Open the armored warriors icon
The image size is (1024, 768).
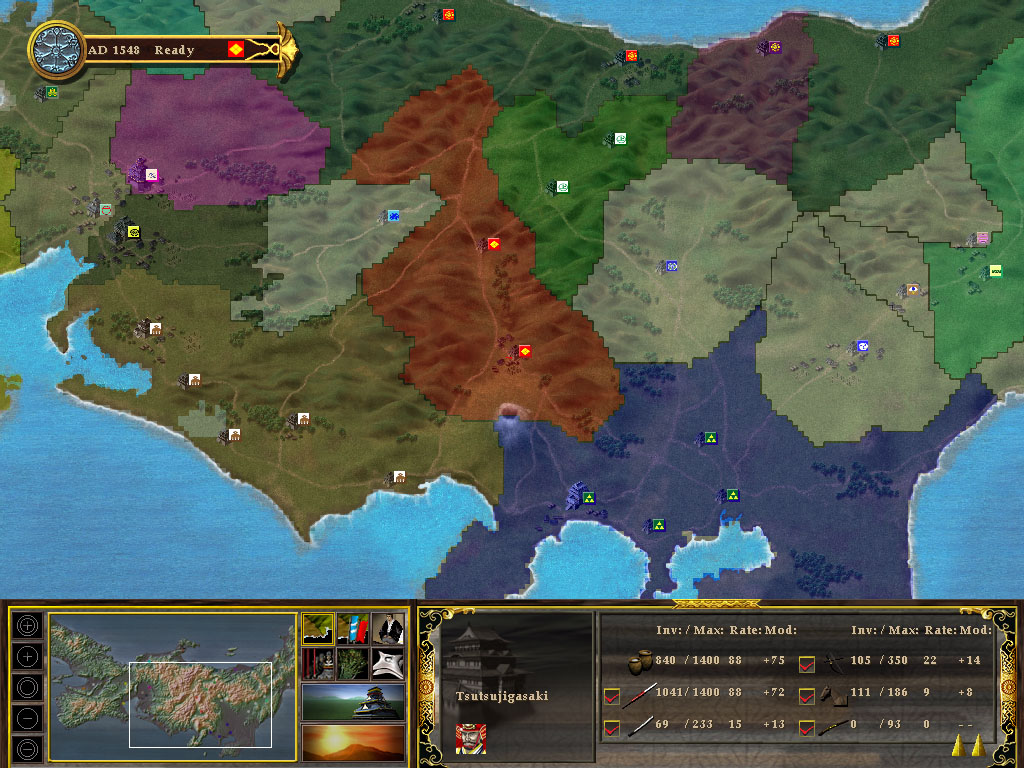tap(319, 663)
